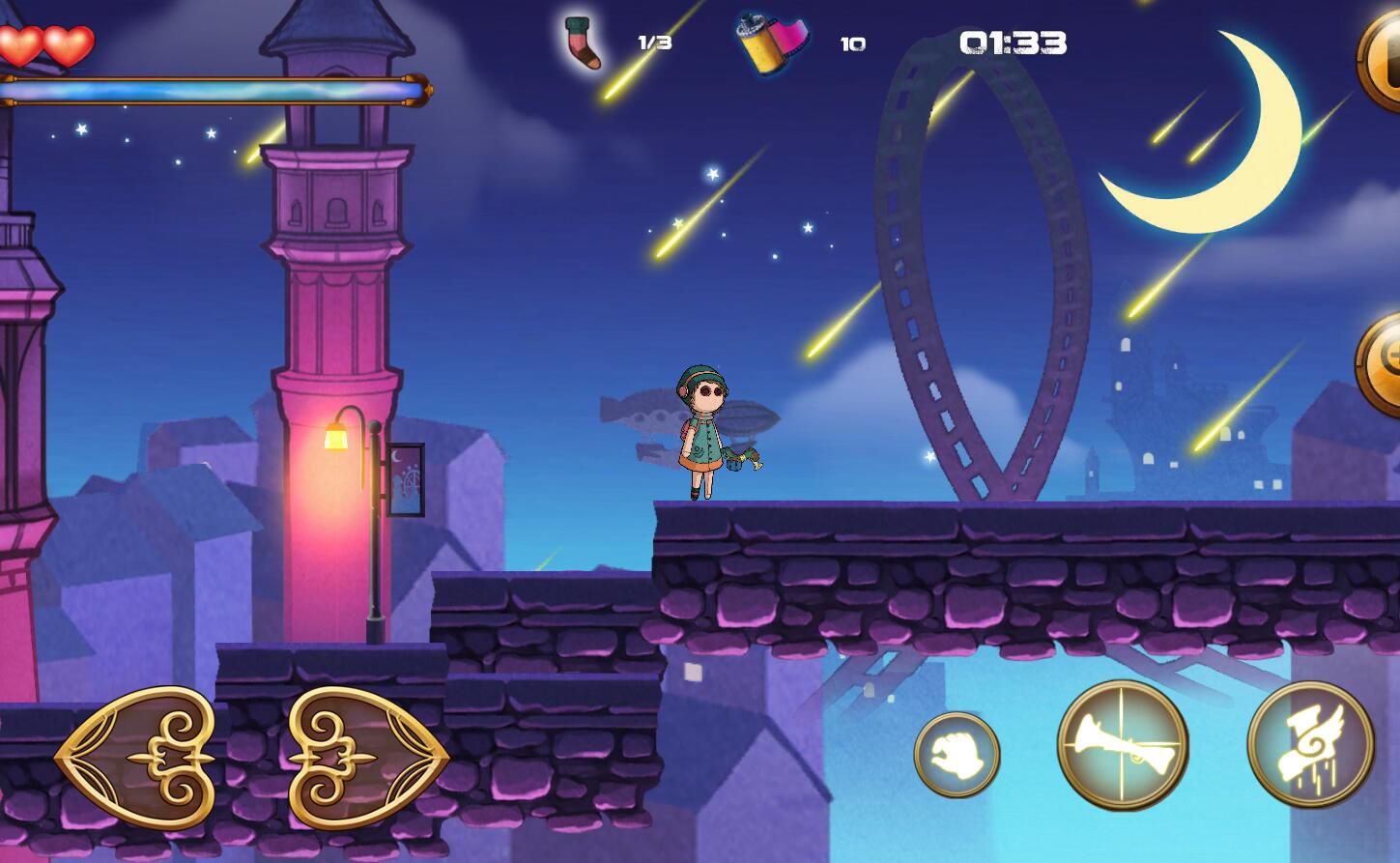Fire the blunderbuss crosshair button
This screenshot has height=863, width=1400.
click(x=1122, y=744)
